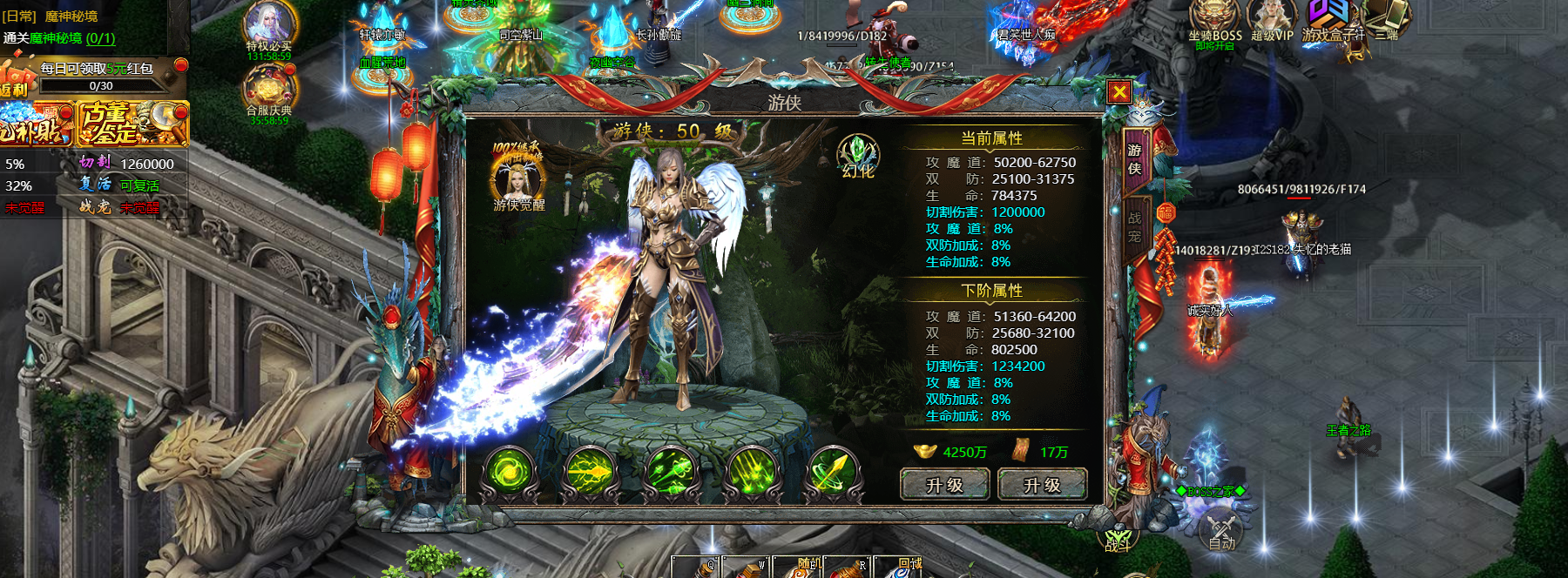
Task: Open the 坐骑BOSS mount boss icon
Action: pyautogui.click(x=1214, y=22)
